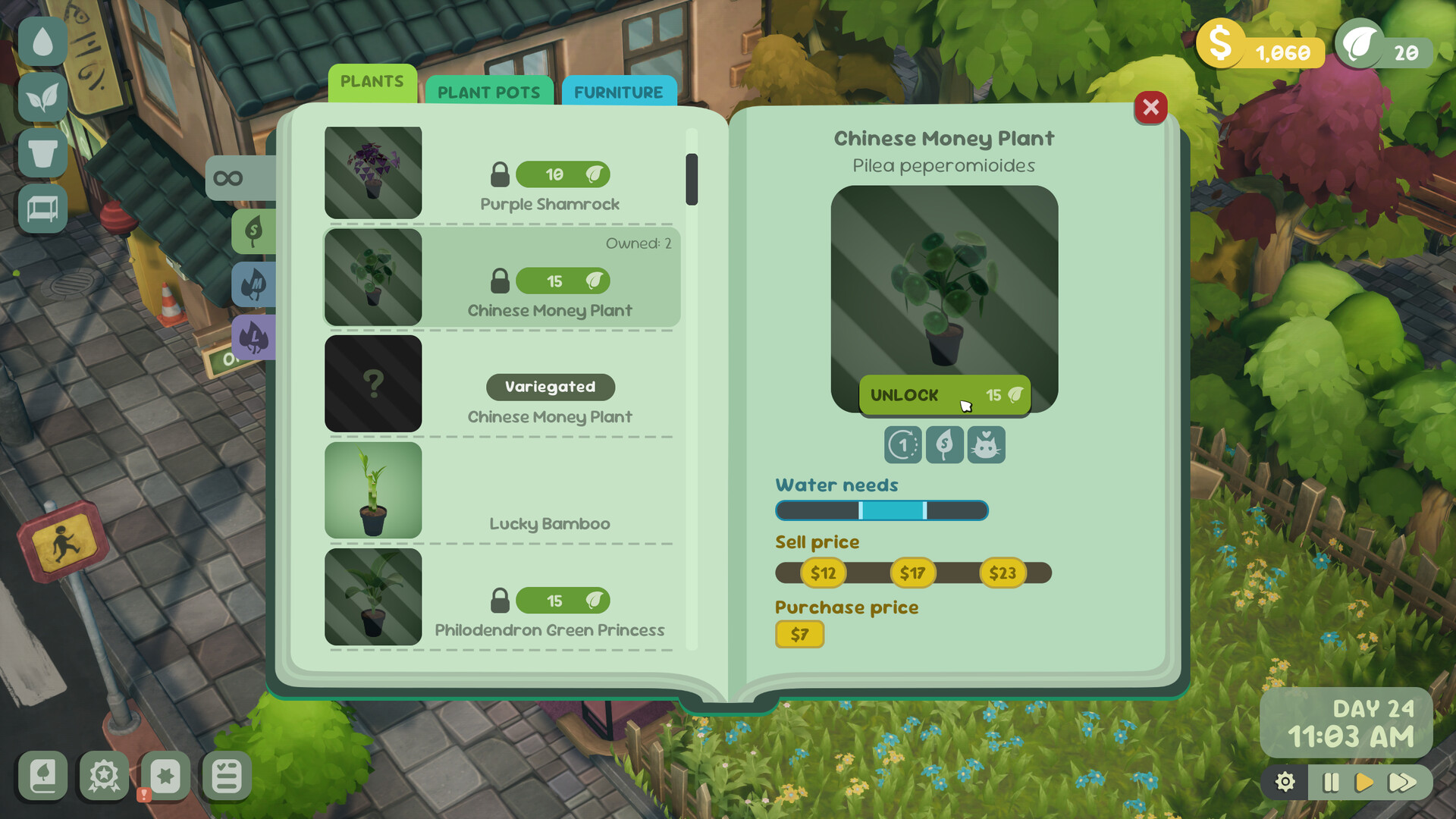Open the journal book icon
This screenshot has height=819, width=1456.
(42, 777)
